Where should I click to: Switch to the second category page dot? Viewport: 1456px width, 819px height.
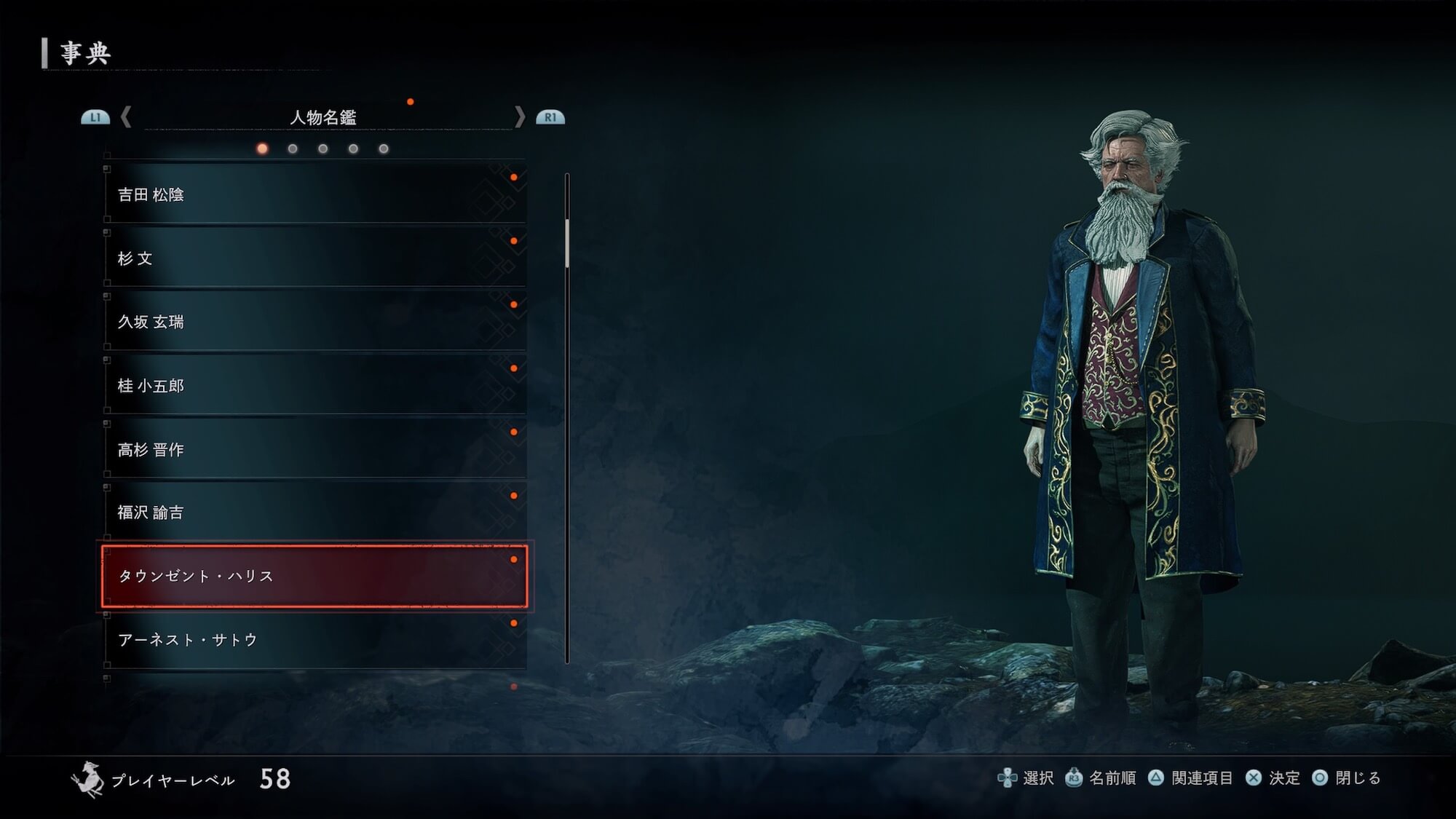[293, 149]
